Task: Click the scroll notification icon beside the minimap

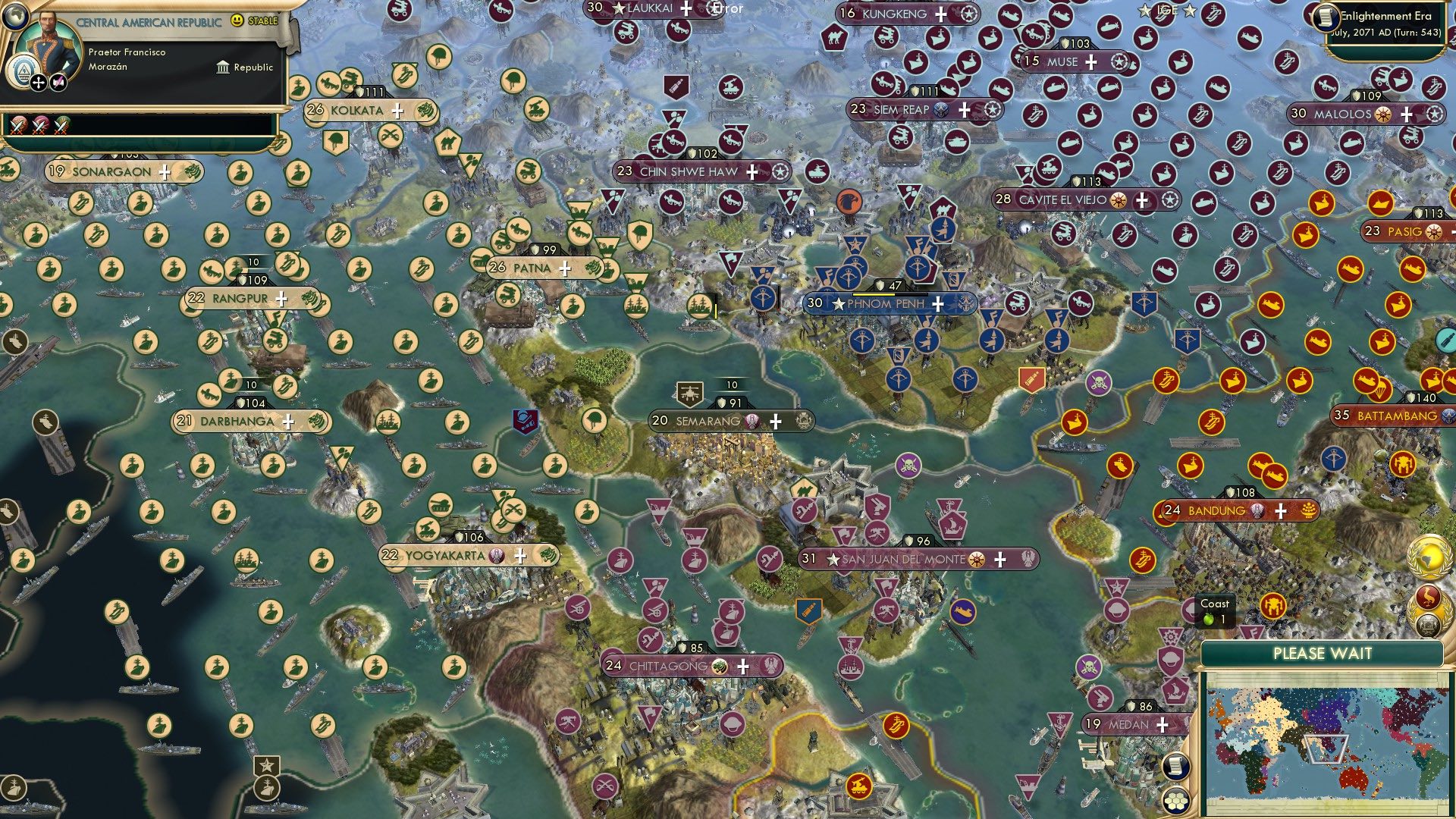Action: [x=1176, y=765]
